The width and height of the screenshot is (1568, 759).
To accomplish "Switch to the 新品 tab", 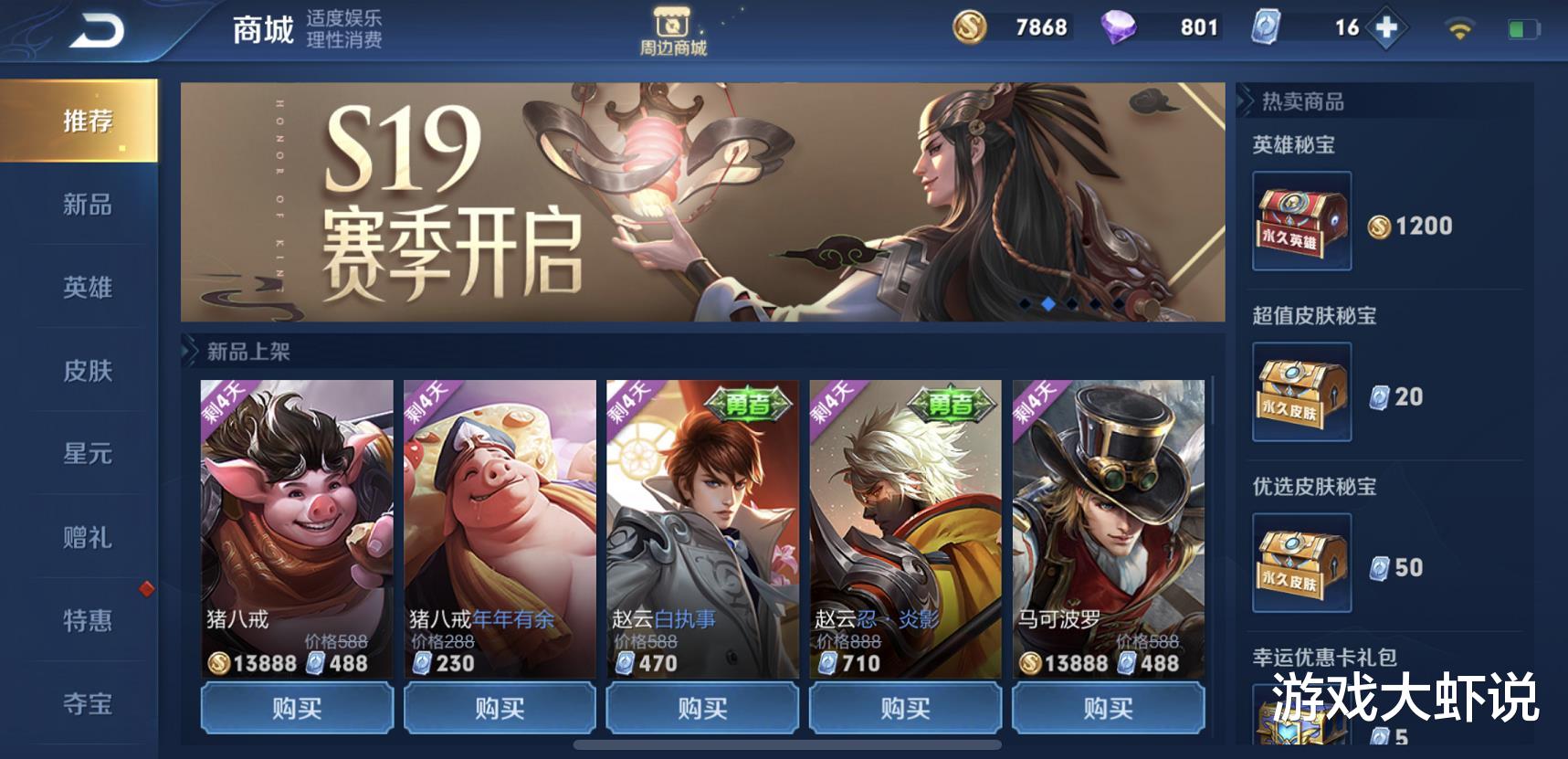I will [88, 206].
